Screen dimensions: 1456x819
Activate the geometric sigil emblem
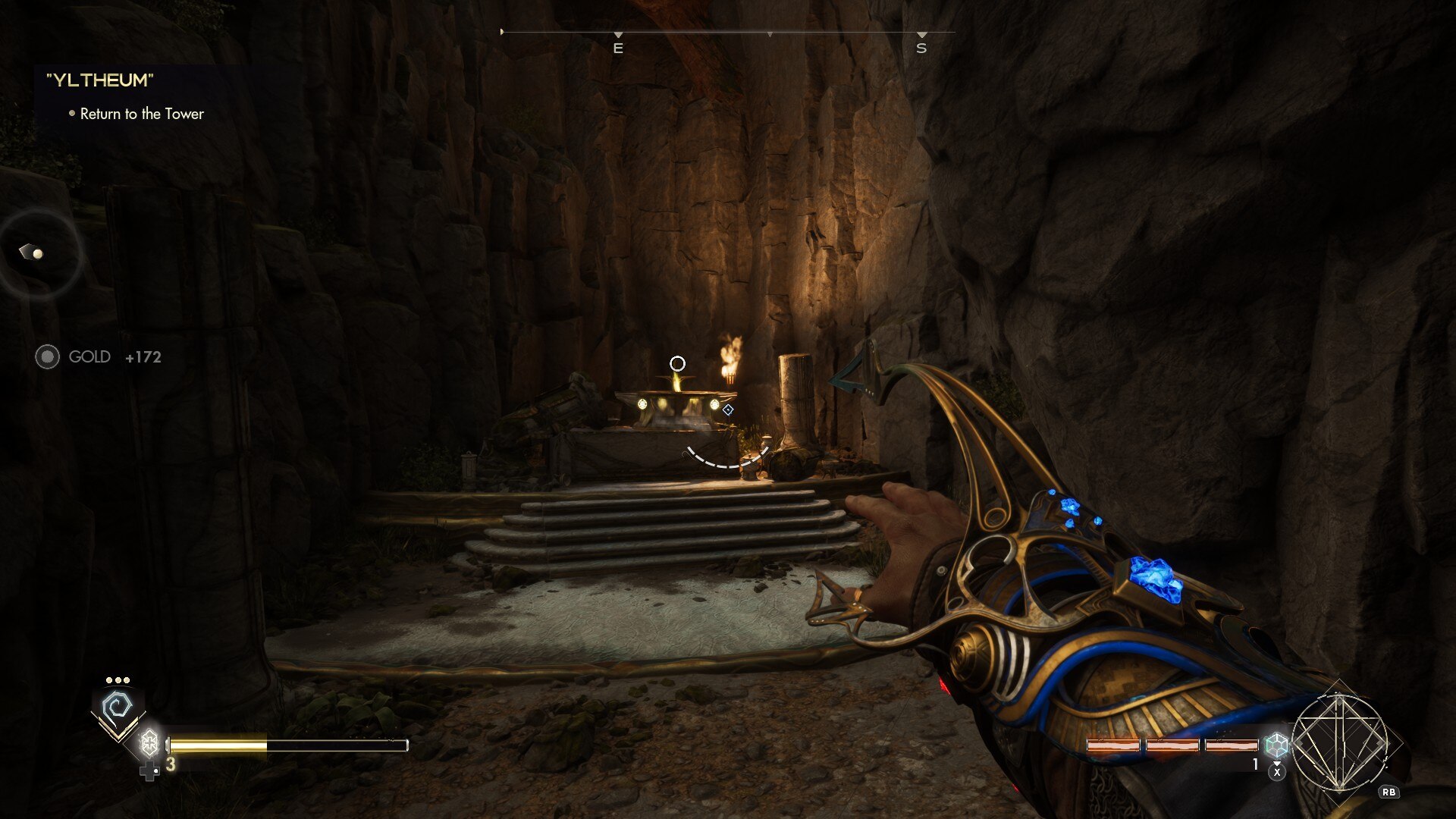click(1340, 742)
